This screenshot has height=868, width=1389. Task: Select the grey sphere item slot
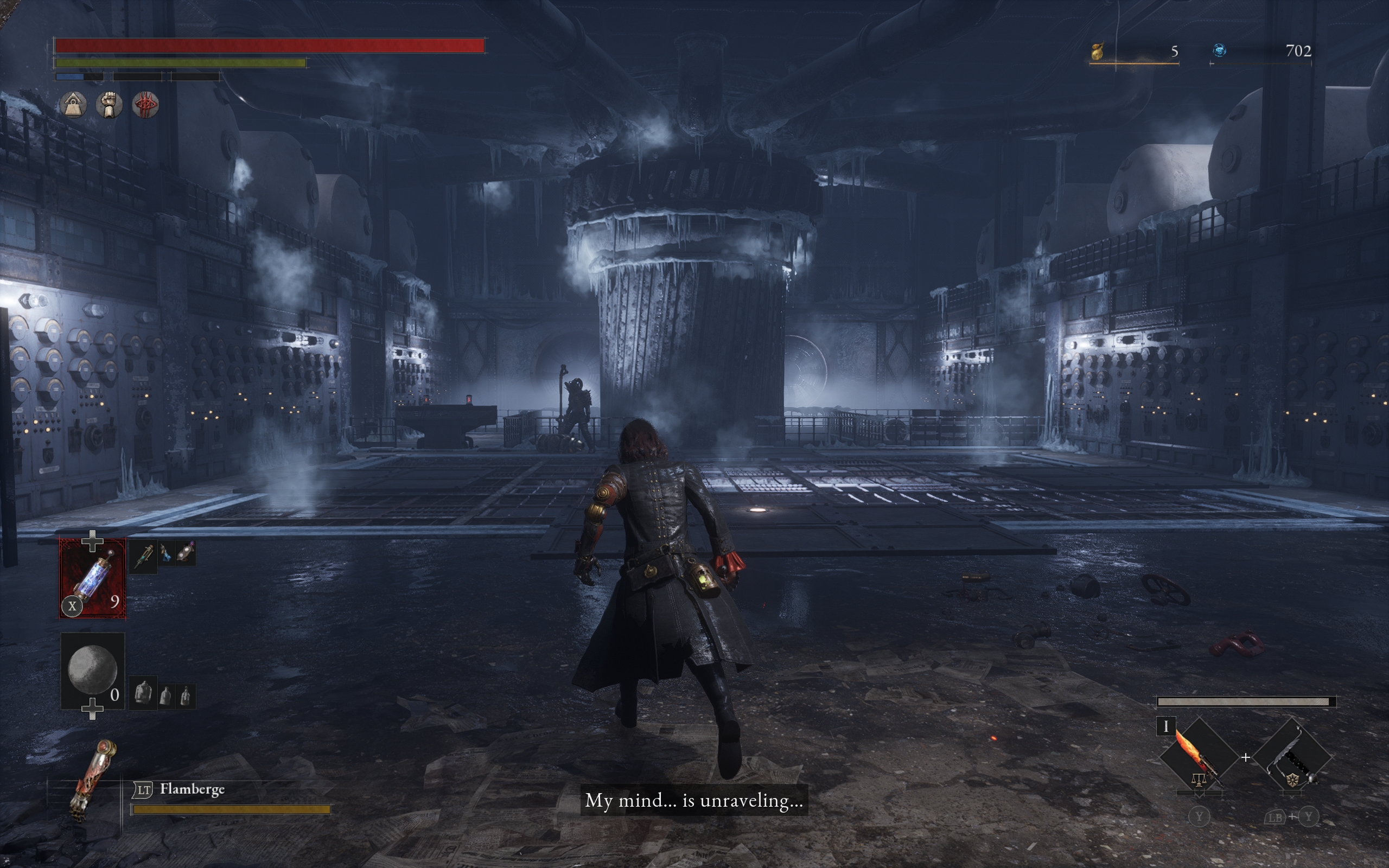(x=92, y=670)
